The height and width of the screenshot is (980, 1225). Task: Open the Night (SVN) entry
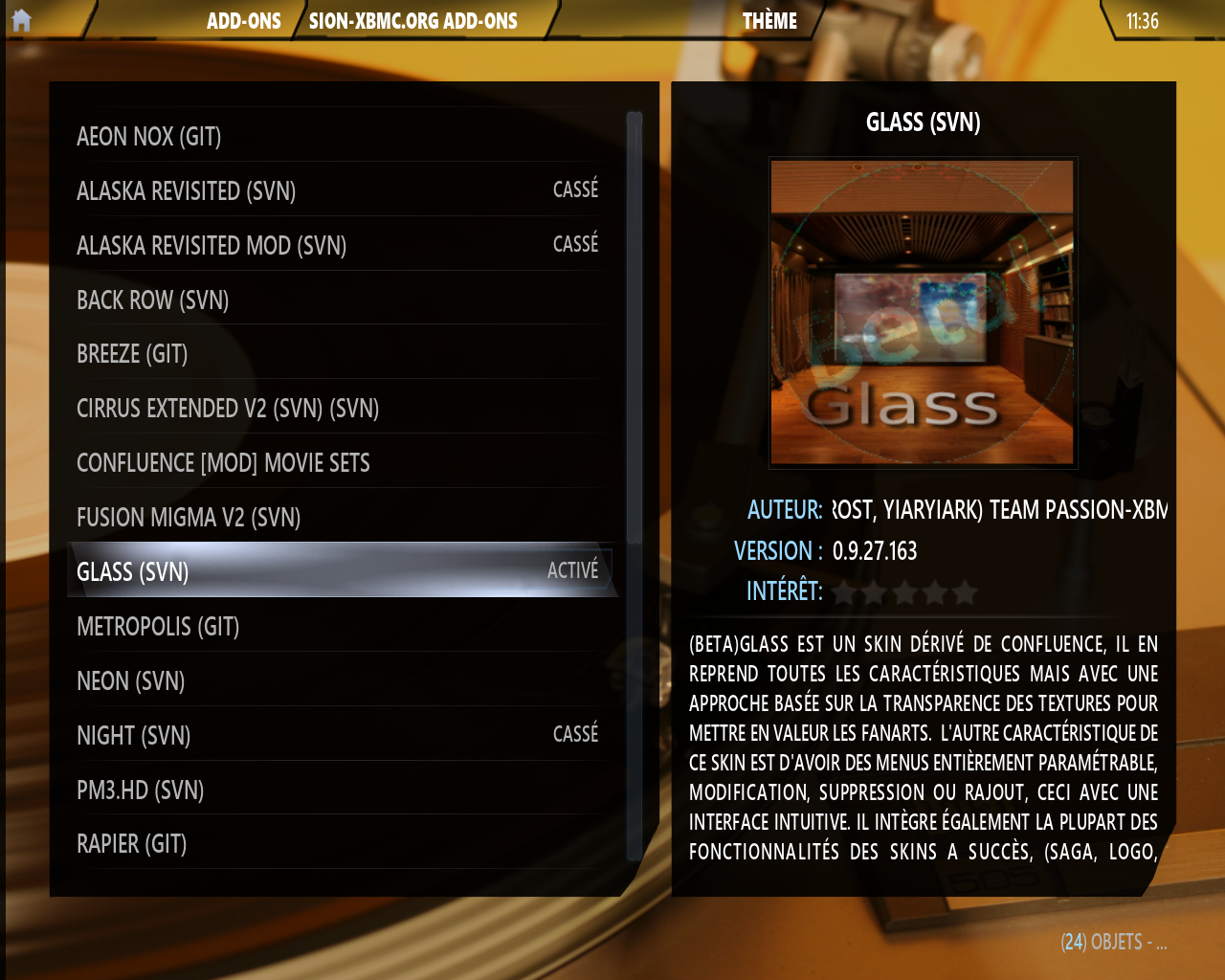[134, 736]
